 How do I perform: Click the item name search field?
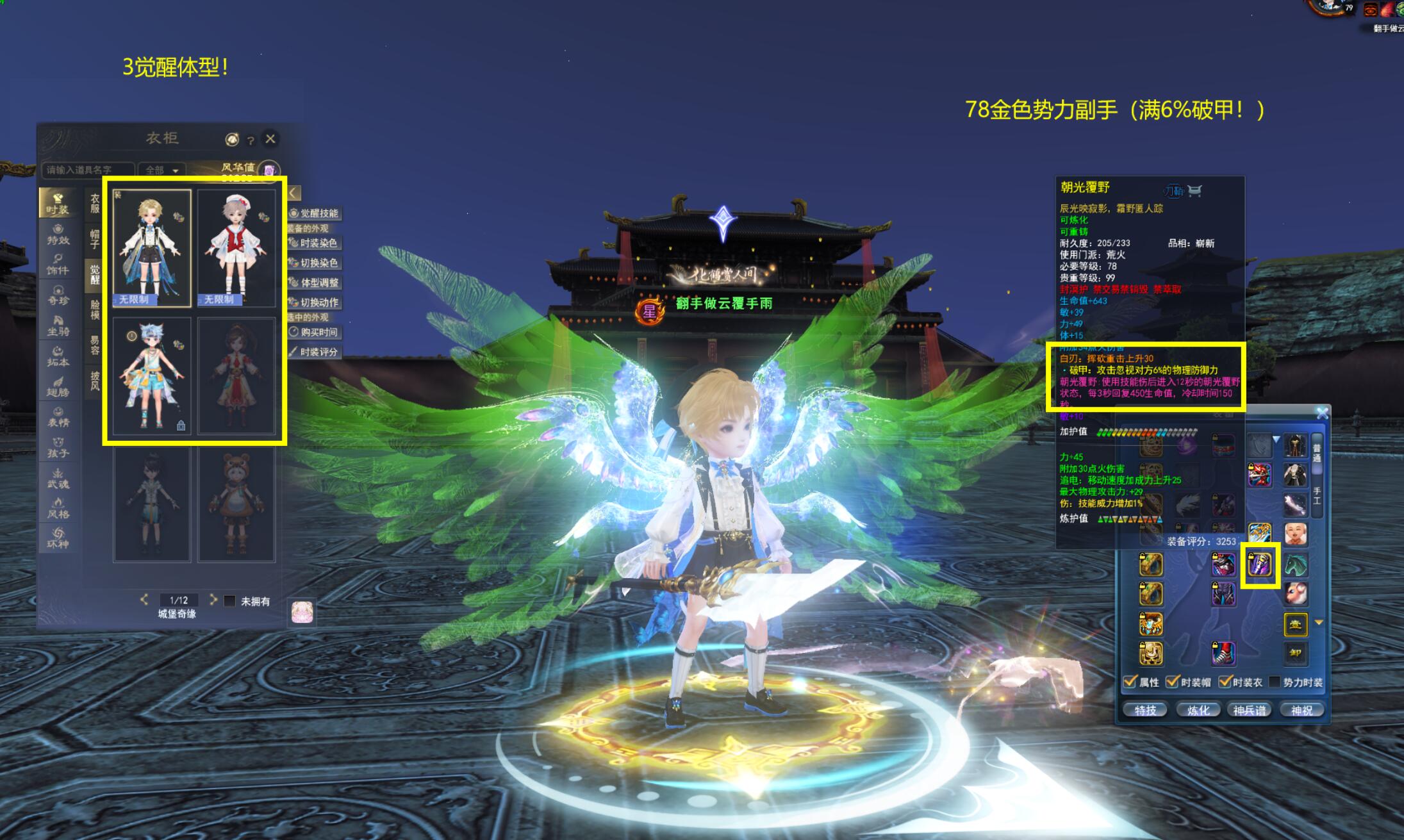87,170
